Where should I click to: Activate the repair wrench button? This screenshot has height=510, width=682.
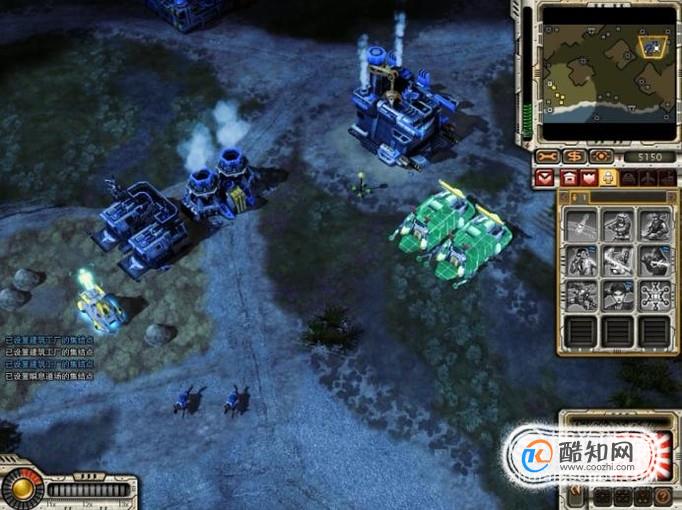click(546, 157)
